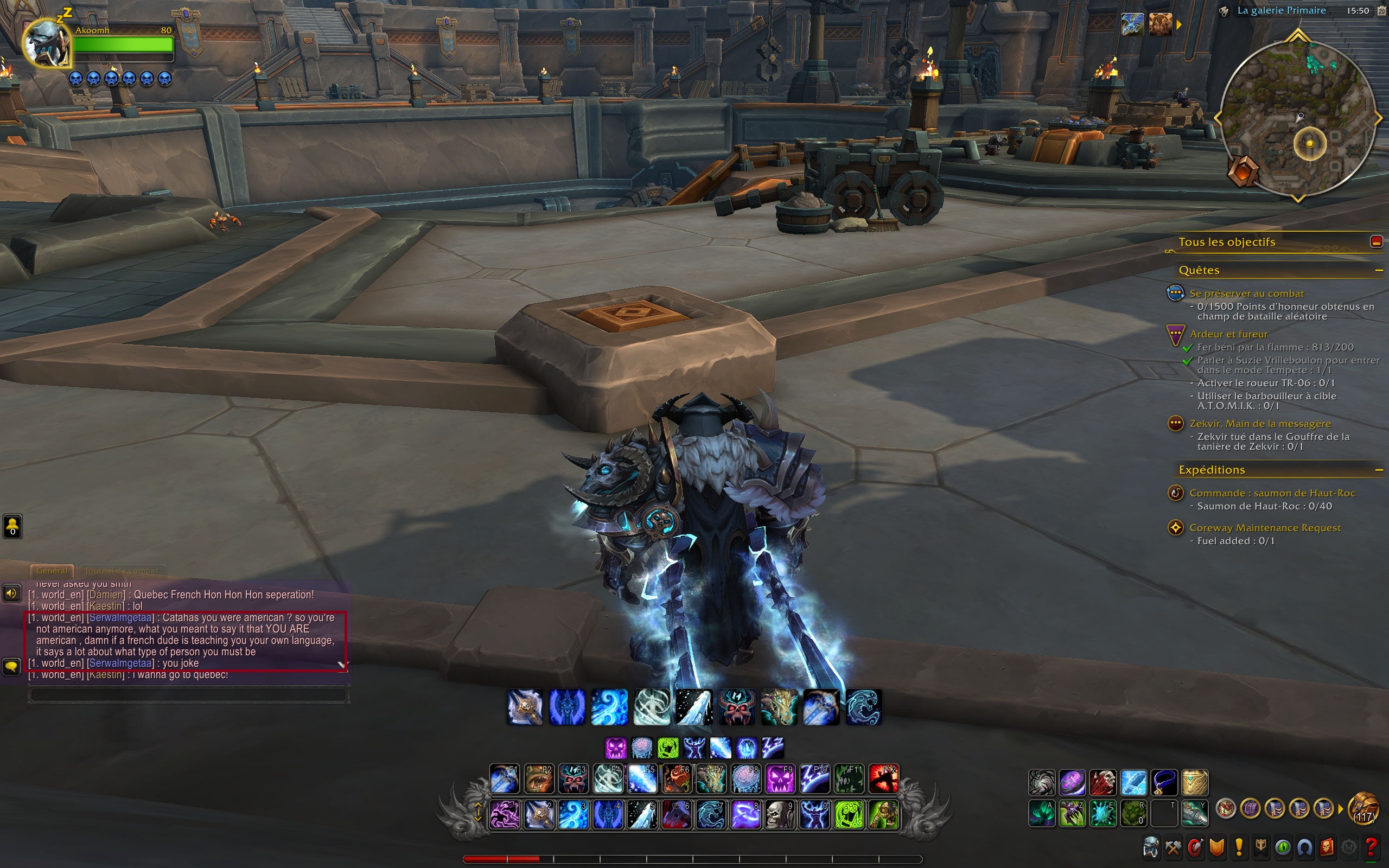1389x868 pixels.
Task: Toggle the voice chat speaker button
Action: coord(12,593)
